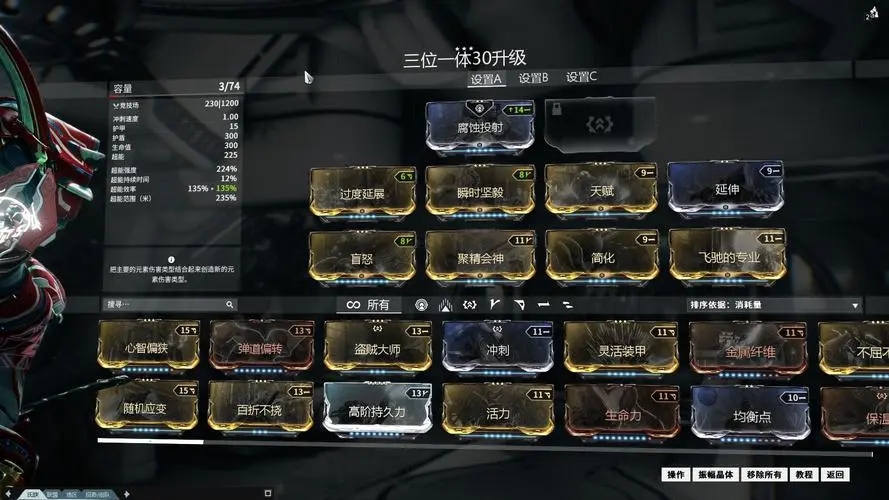
Task: Show all mods with the 所有 filter
Action: tap(368, 304)
